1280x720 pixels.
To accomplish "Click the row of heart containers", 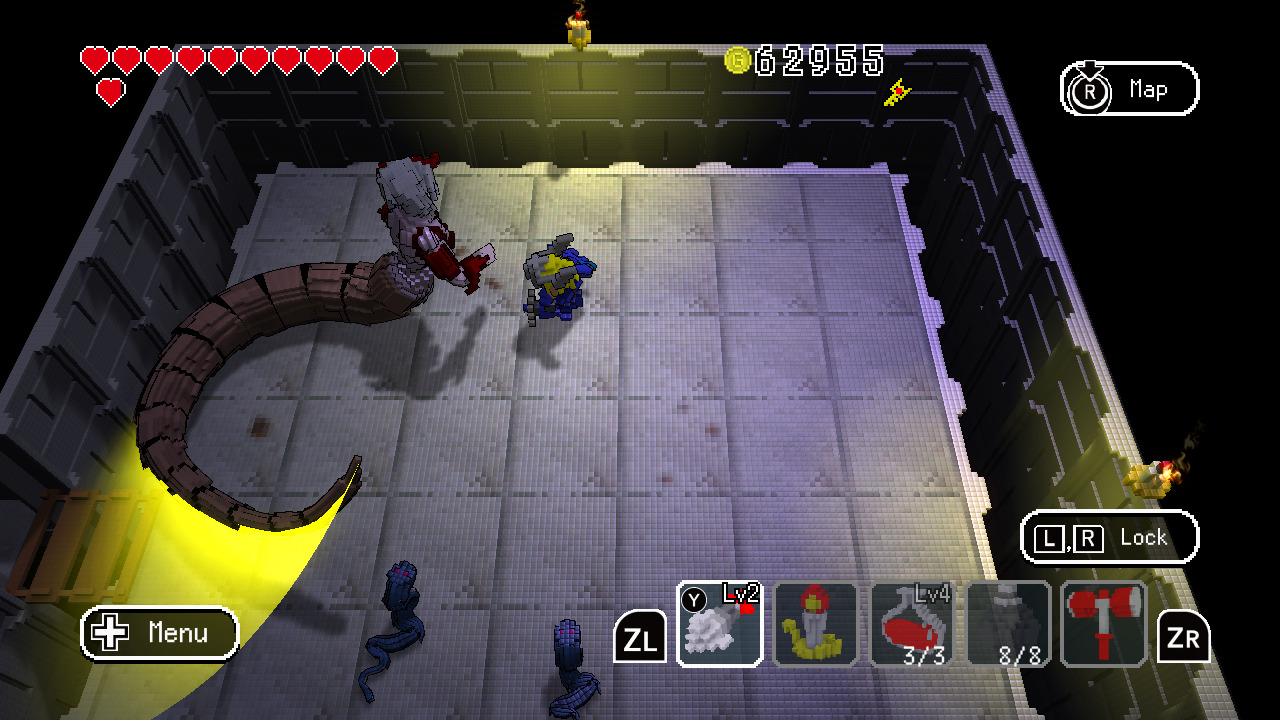I will (235, 57).
